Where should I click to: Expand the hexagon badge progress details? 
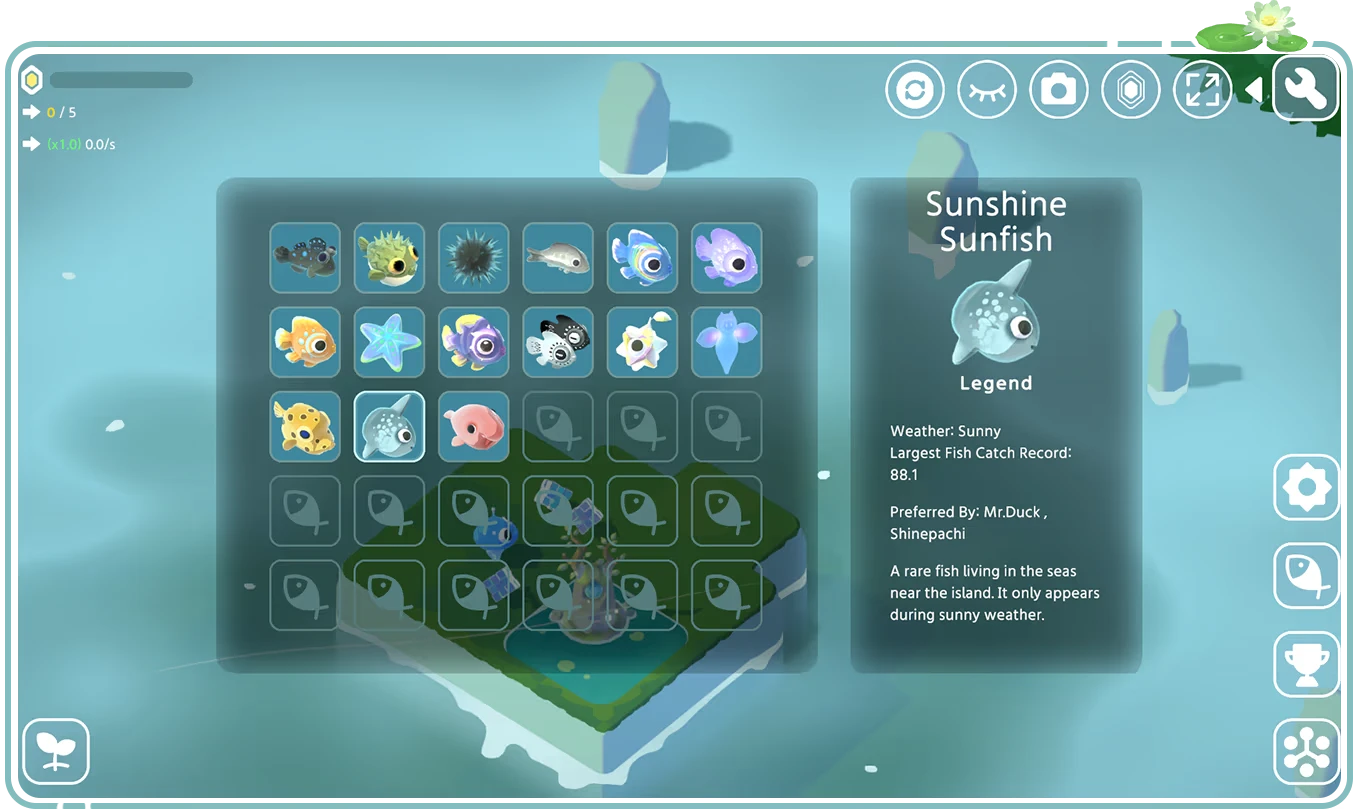pos(33,79)
